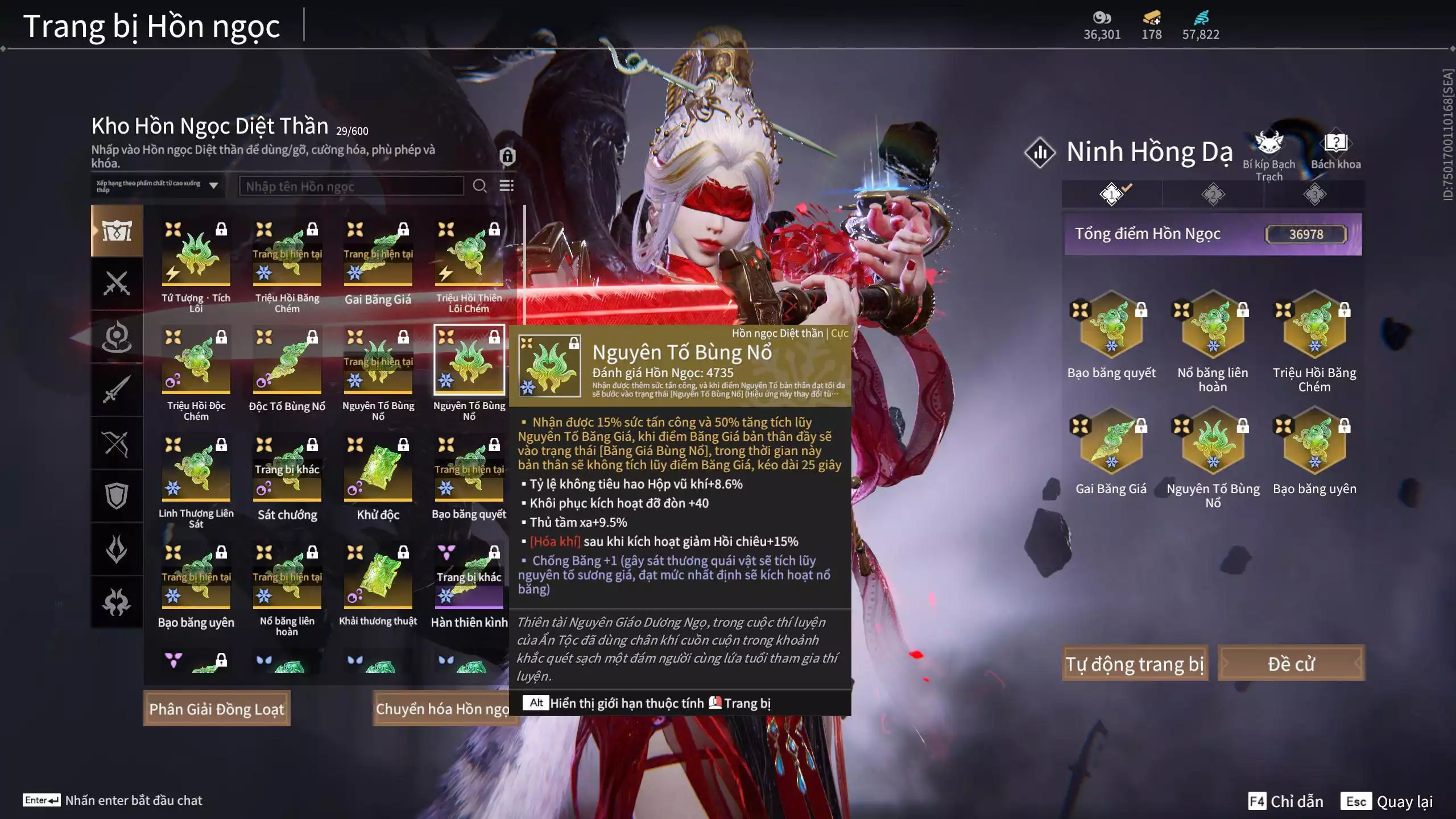Focus the Hồn ngọc name search field
Screen dimensions: 1456x819
pos(351,186)
